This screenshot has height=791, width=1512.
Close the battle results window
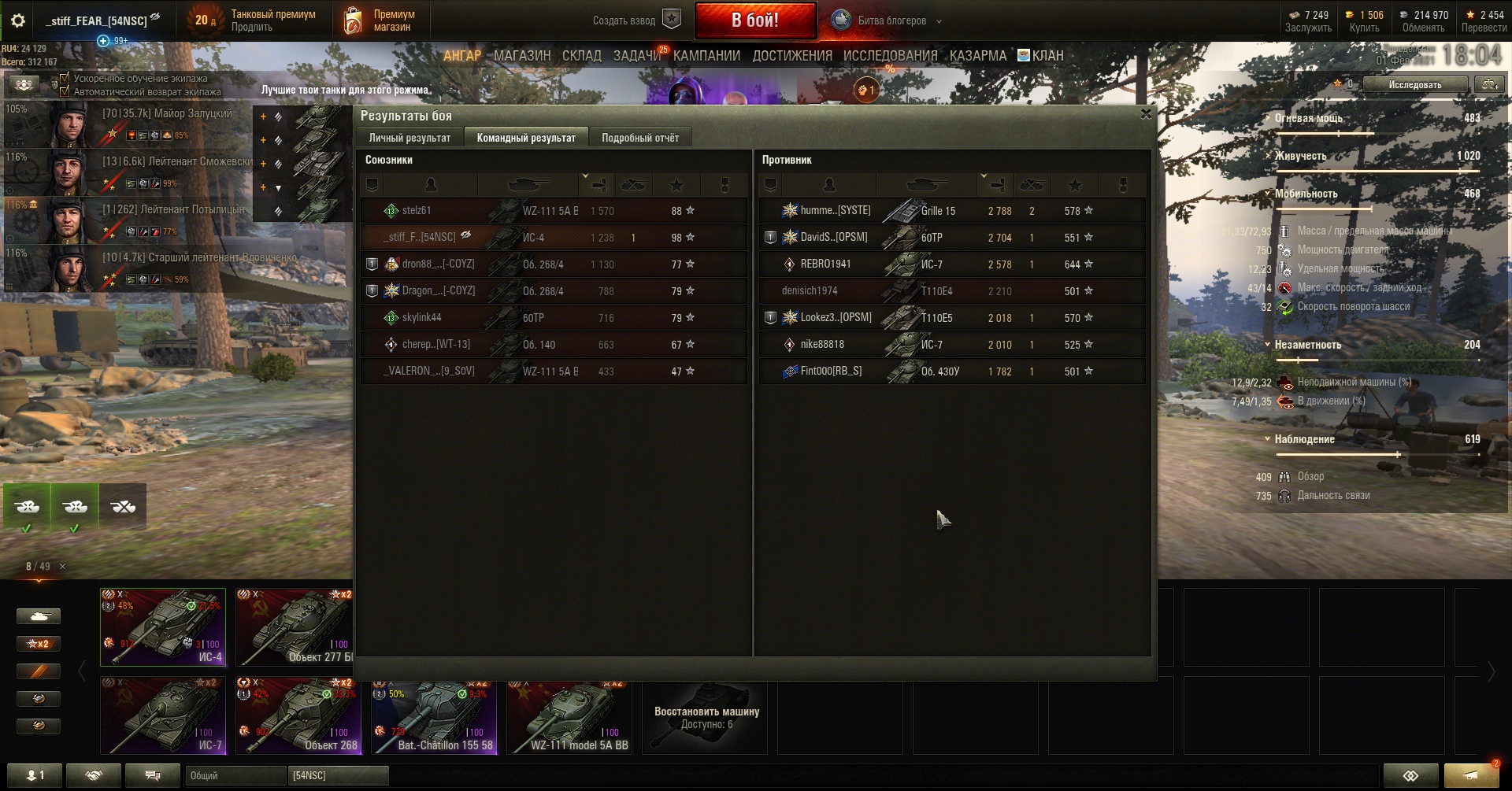coord(1146,114)
